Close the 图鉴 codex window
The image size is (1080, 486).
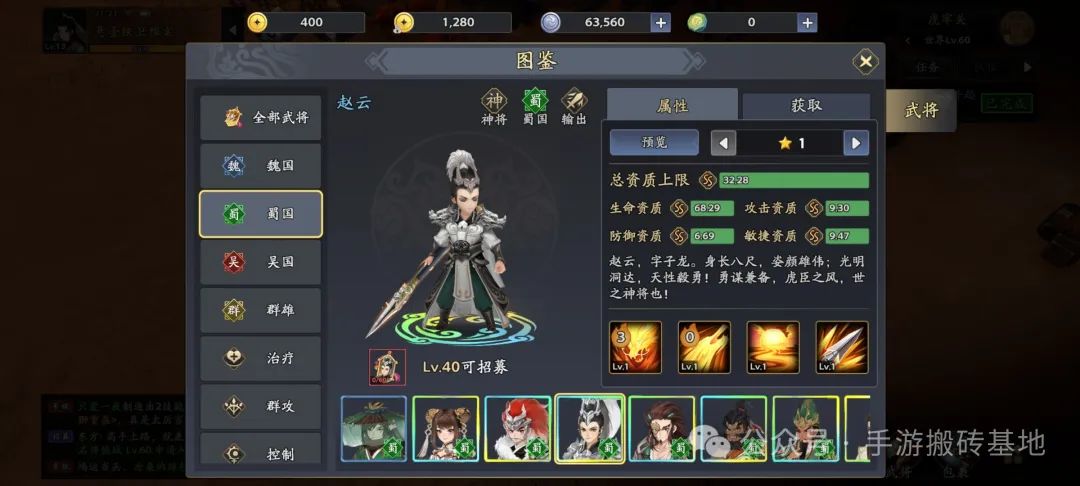pos(865,62)
